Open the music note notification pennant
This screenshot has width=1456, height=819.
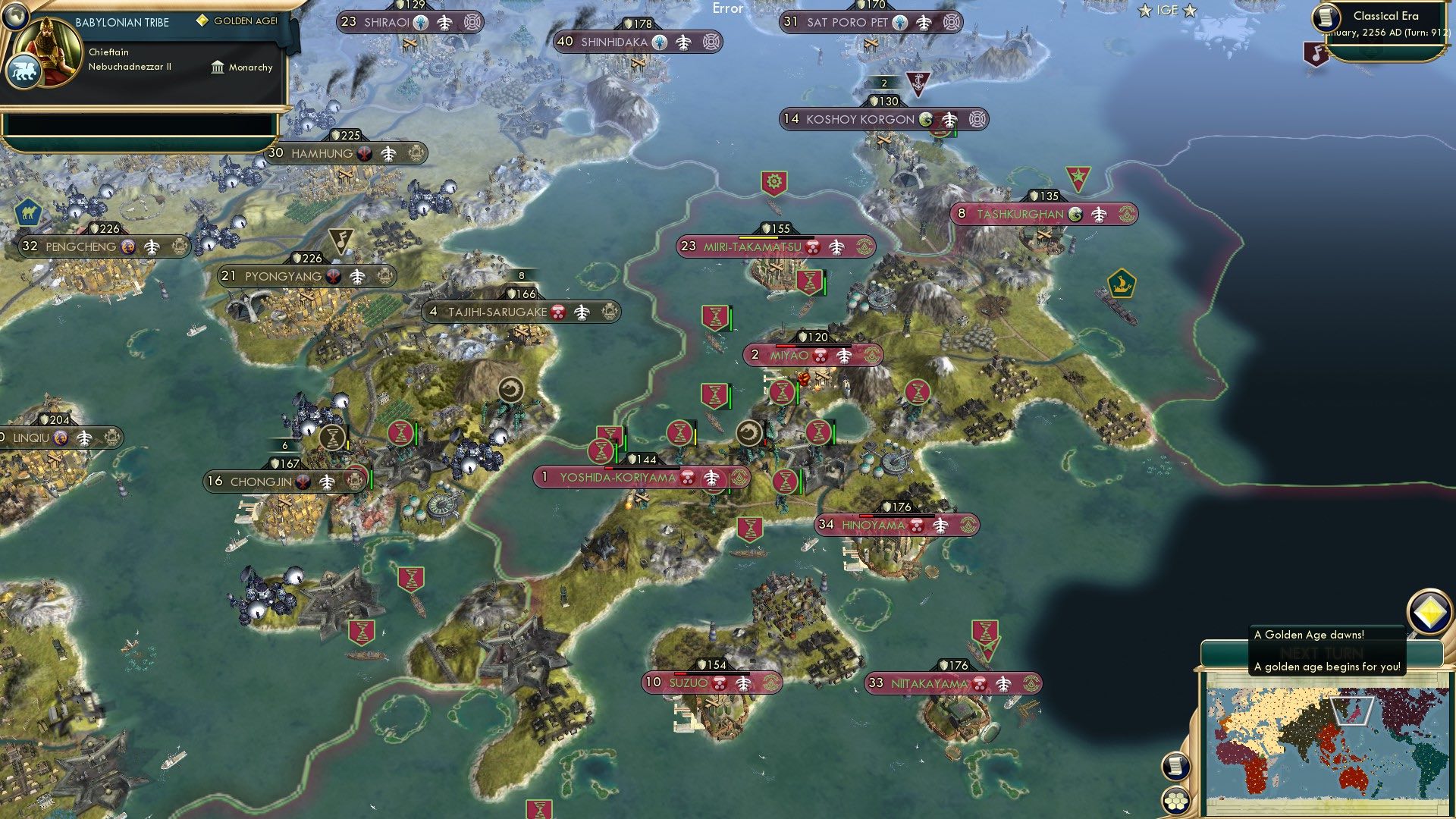(1317, 53)
